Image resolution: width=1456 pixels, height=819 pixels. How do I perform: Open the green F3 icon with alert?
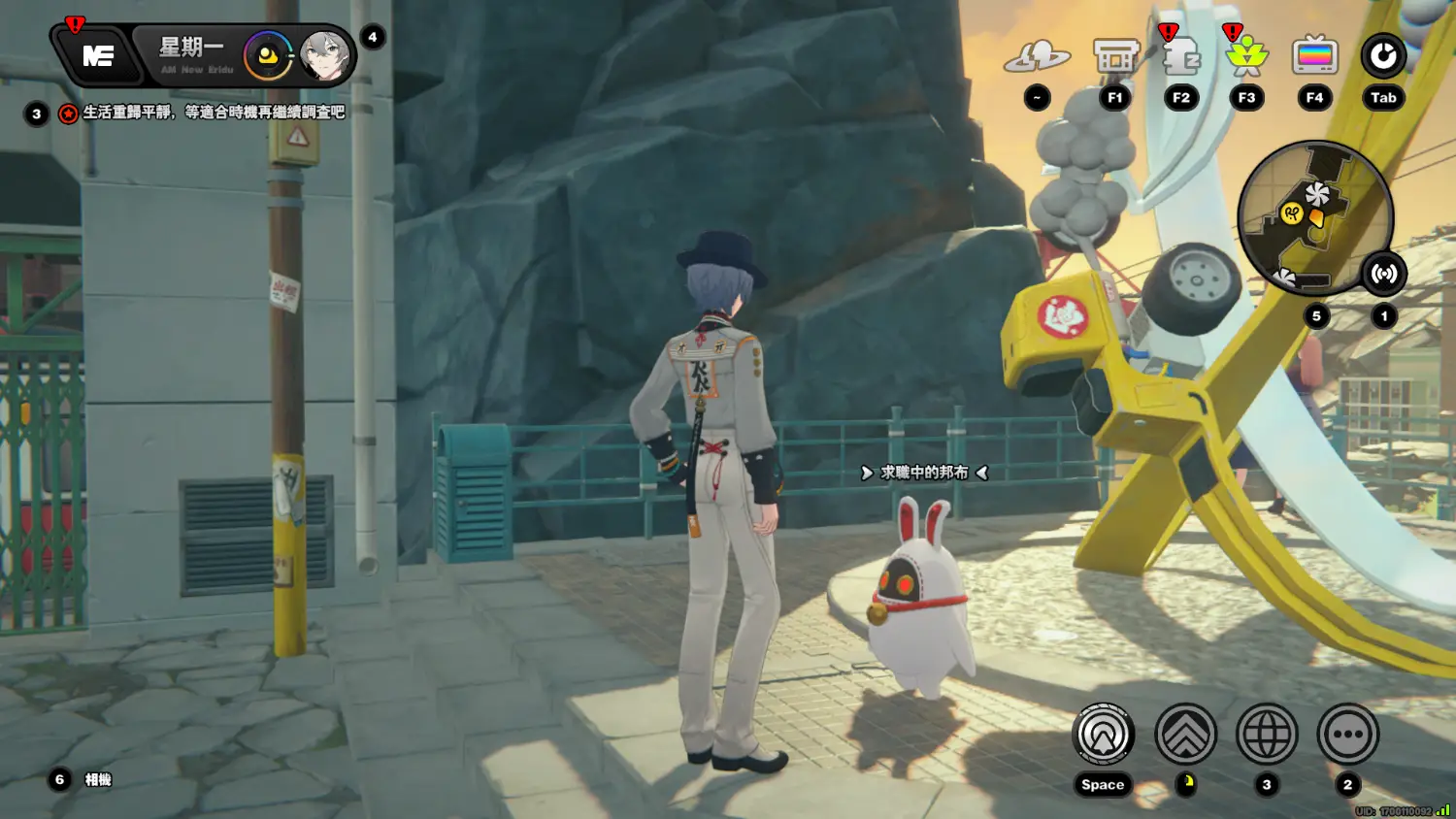click(x=1246, y=58)
